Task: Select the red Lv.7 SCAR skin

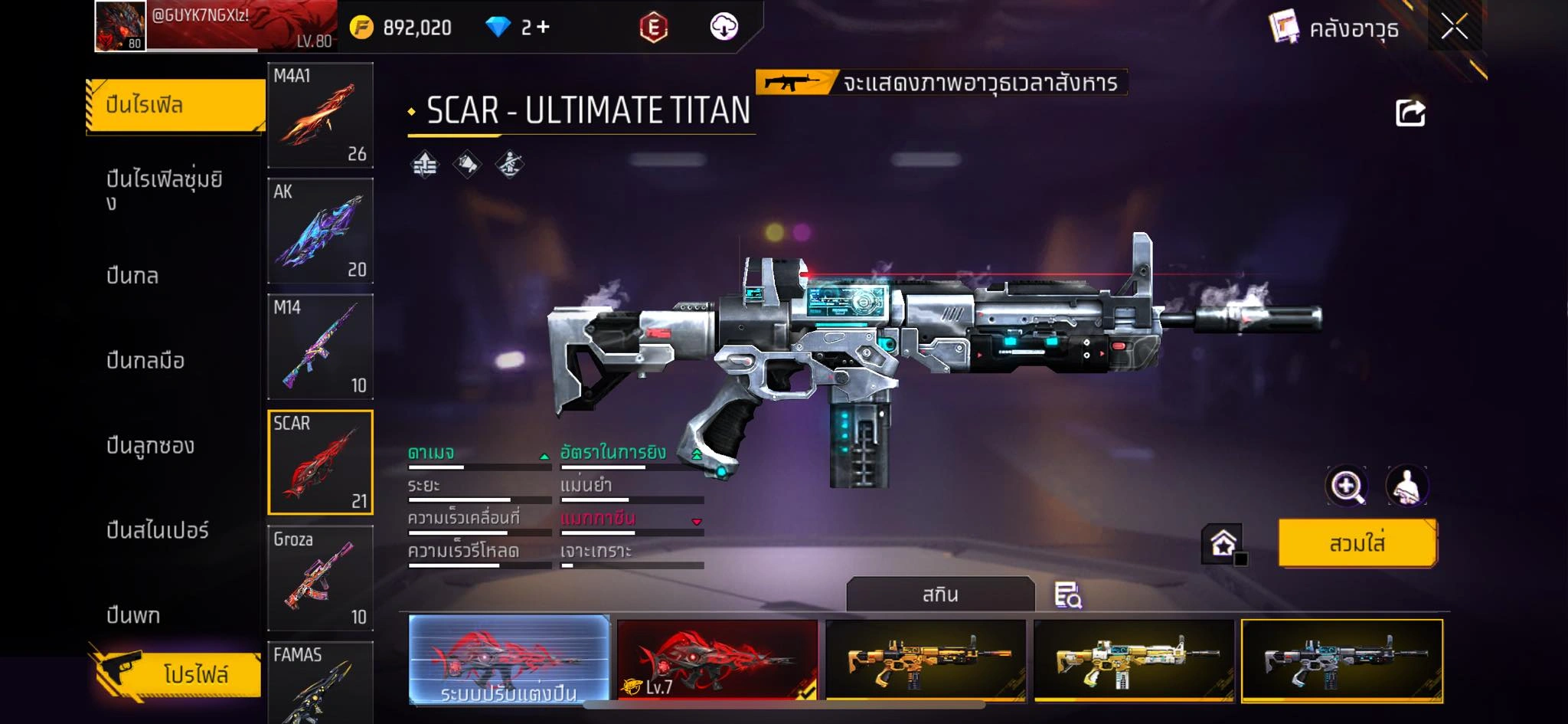Action: tap(717, 660)
